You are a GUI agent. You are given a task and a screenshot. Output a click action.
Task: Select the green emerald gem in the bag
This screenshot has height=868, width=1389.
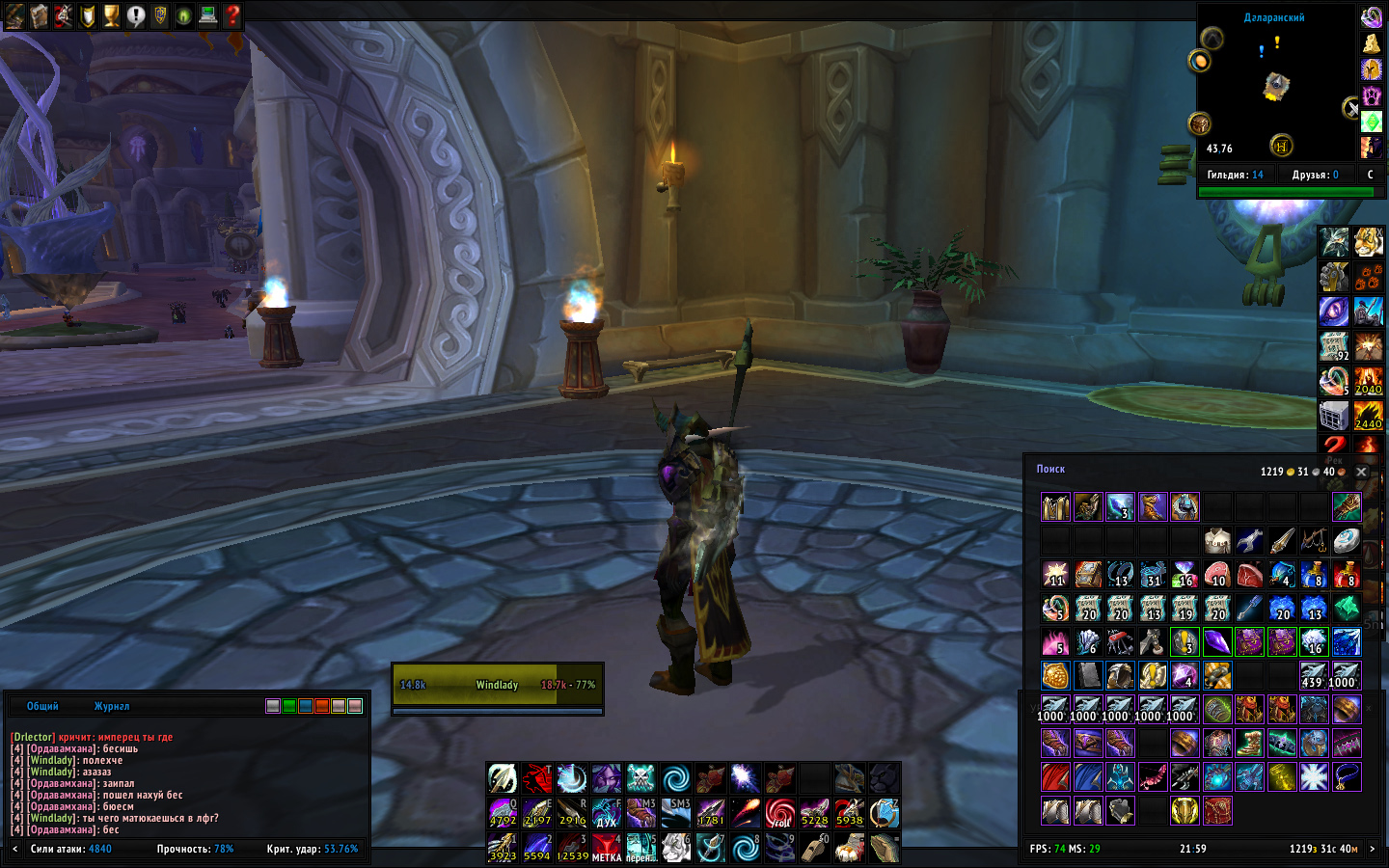click(x=1347, y=609)
